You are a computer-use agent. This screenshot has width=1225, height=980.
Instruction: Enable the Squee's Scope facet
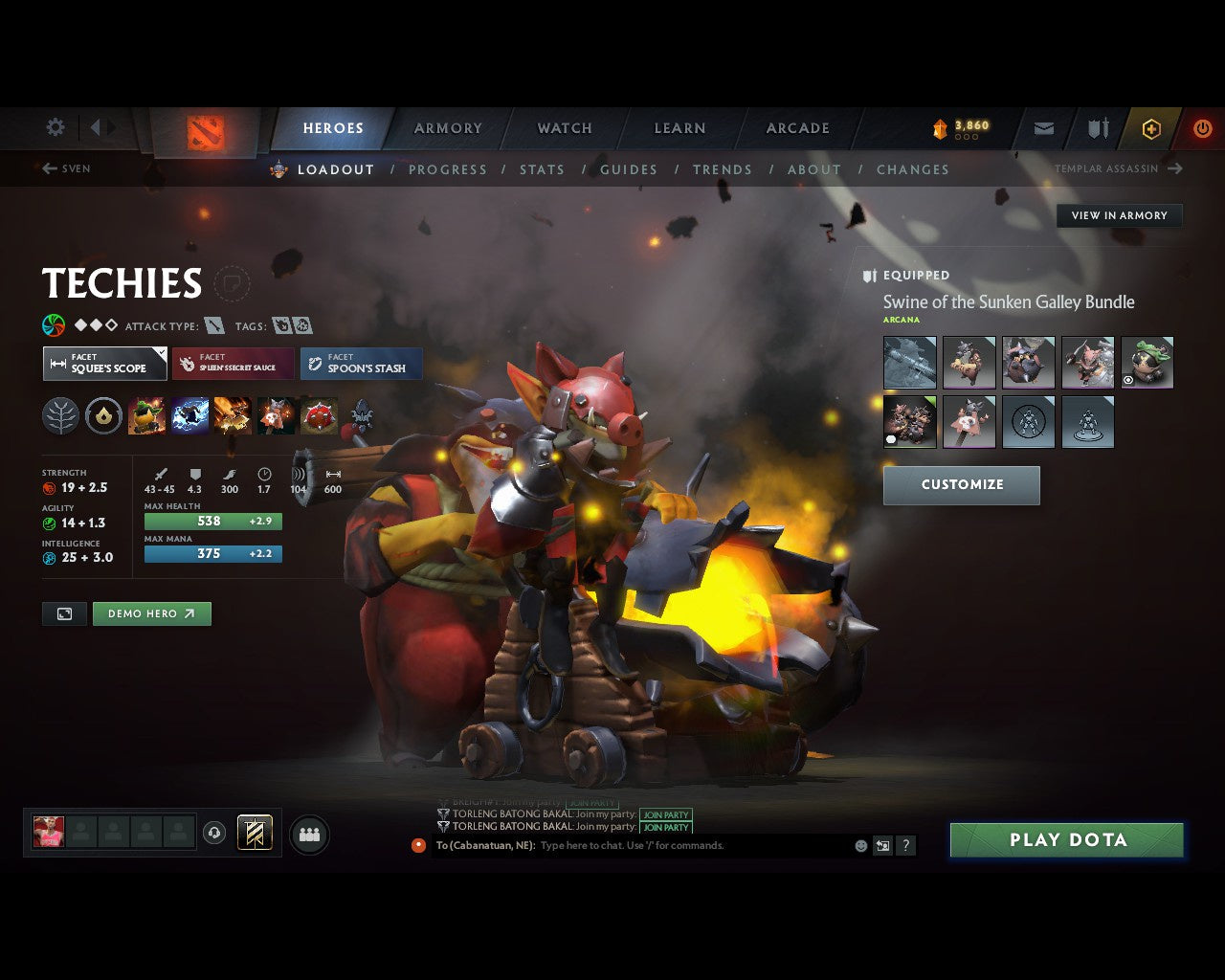(x=104, y=364)
